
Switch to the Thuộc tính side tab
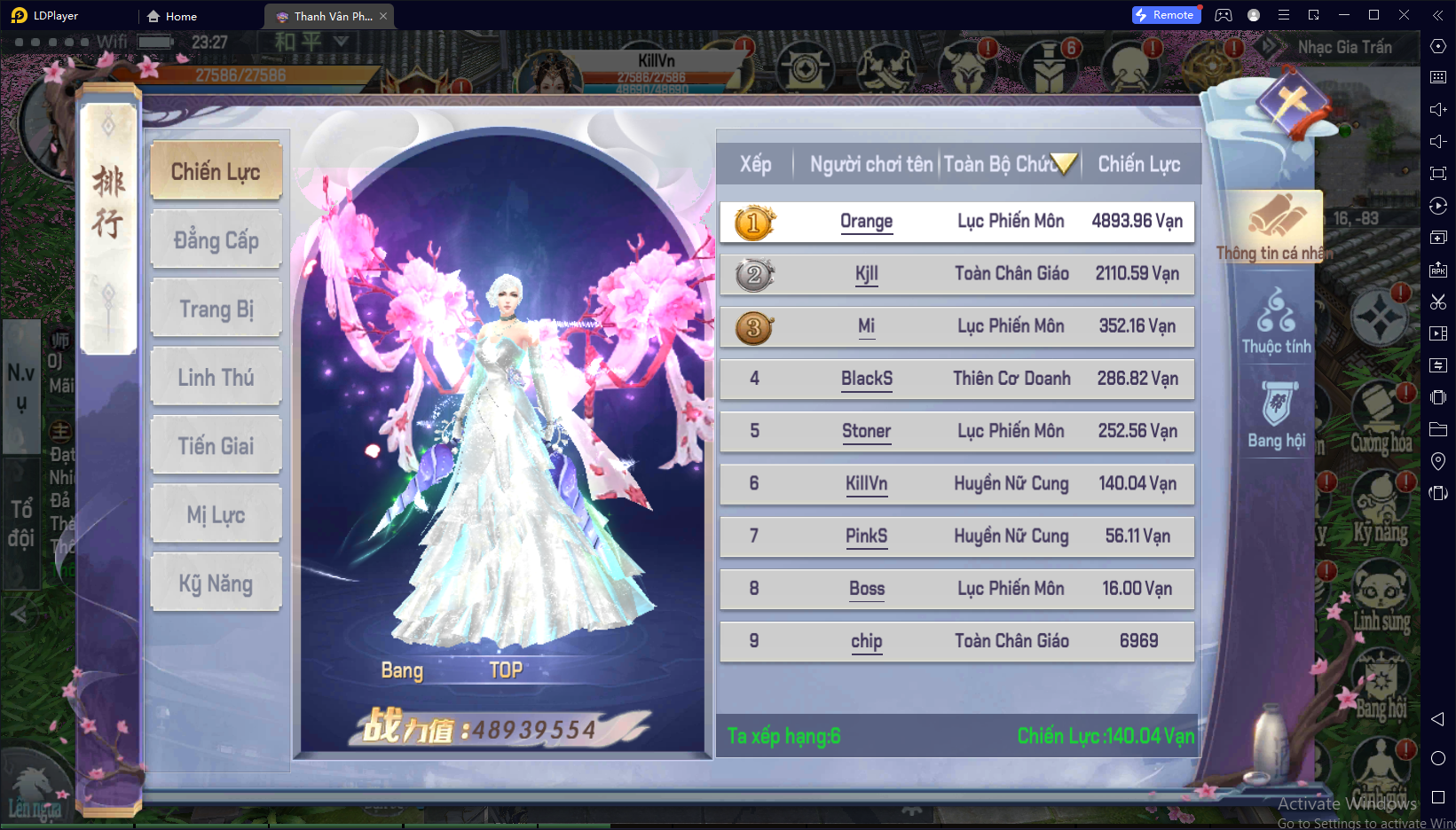tap(1276, 322)
